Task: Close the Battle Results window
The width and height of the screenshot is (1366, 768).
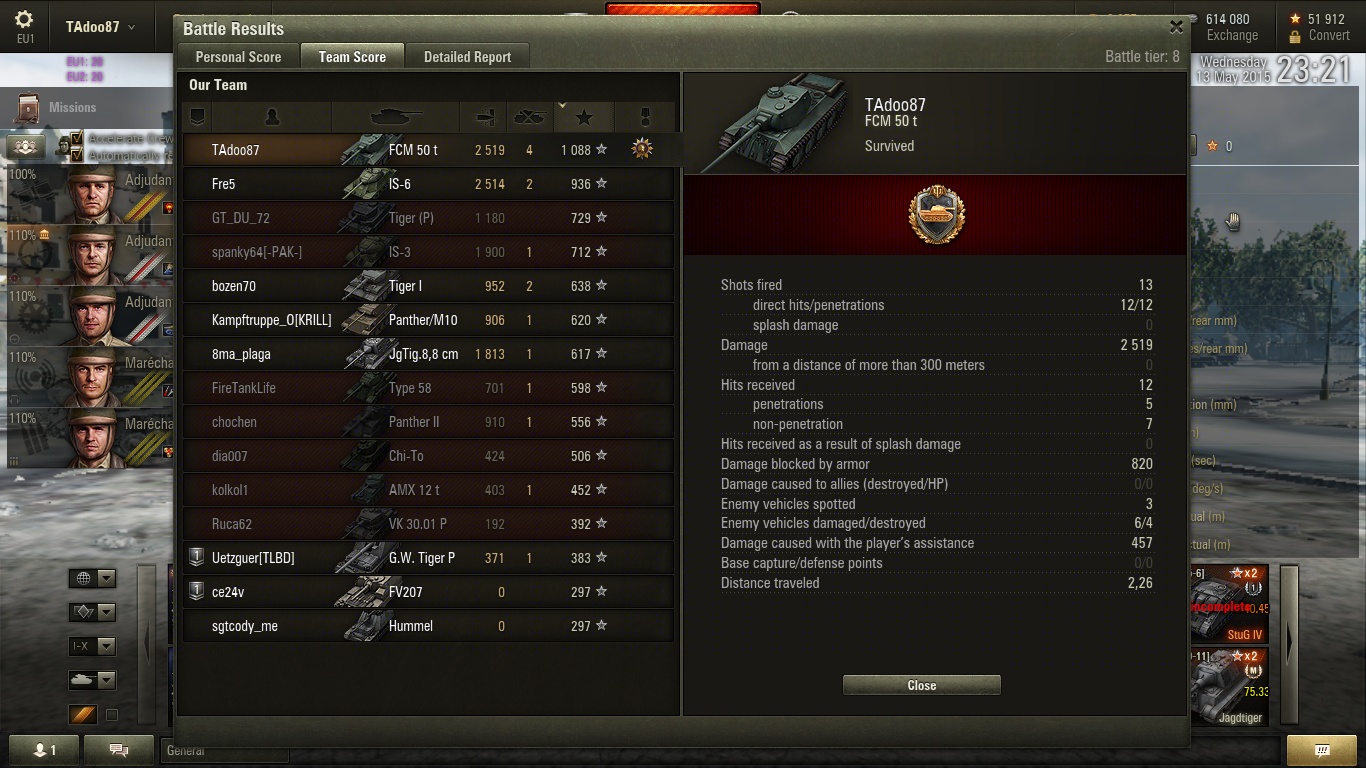Action: pos(1176,28)
